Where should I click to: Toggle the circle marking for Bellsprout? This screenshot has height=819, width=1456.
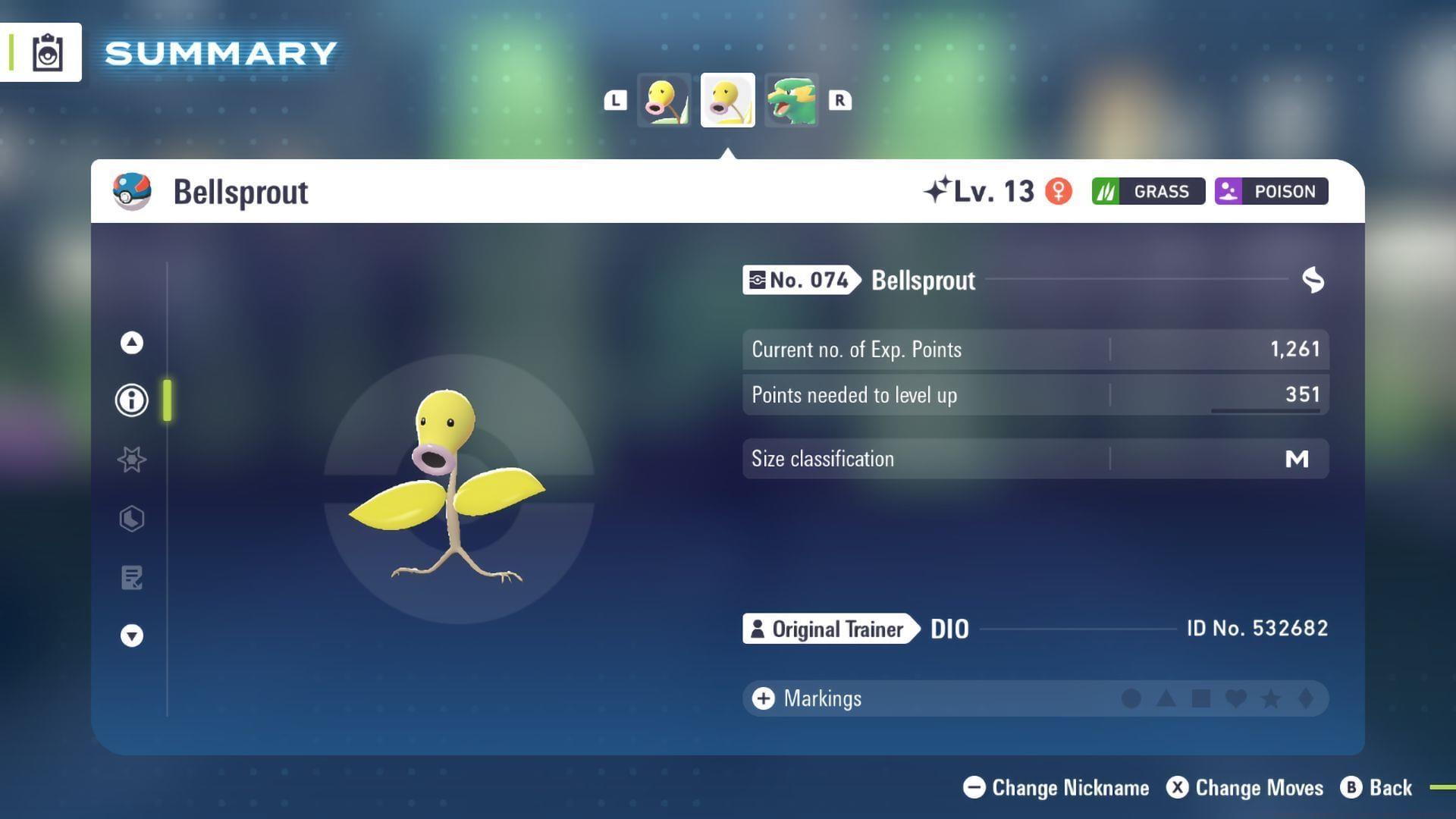pyautogui.click(x=1131, y=698)
